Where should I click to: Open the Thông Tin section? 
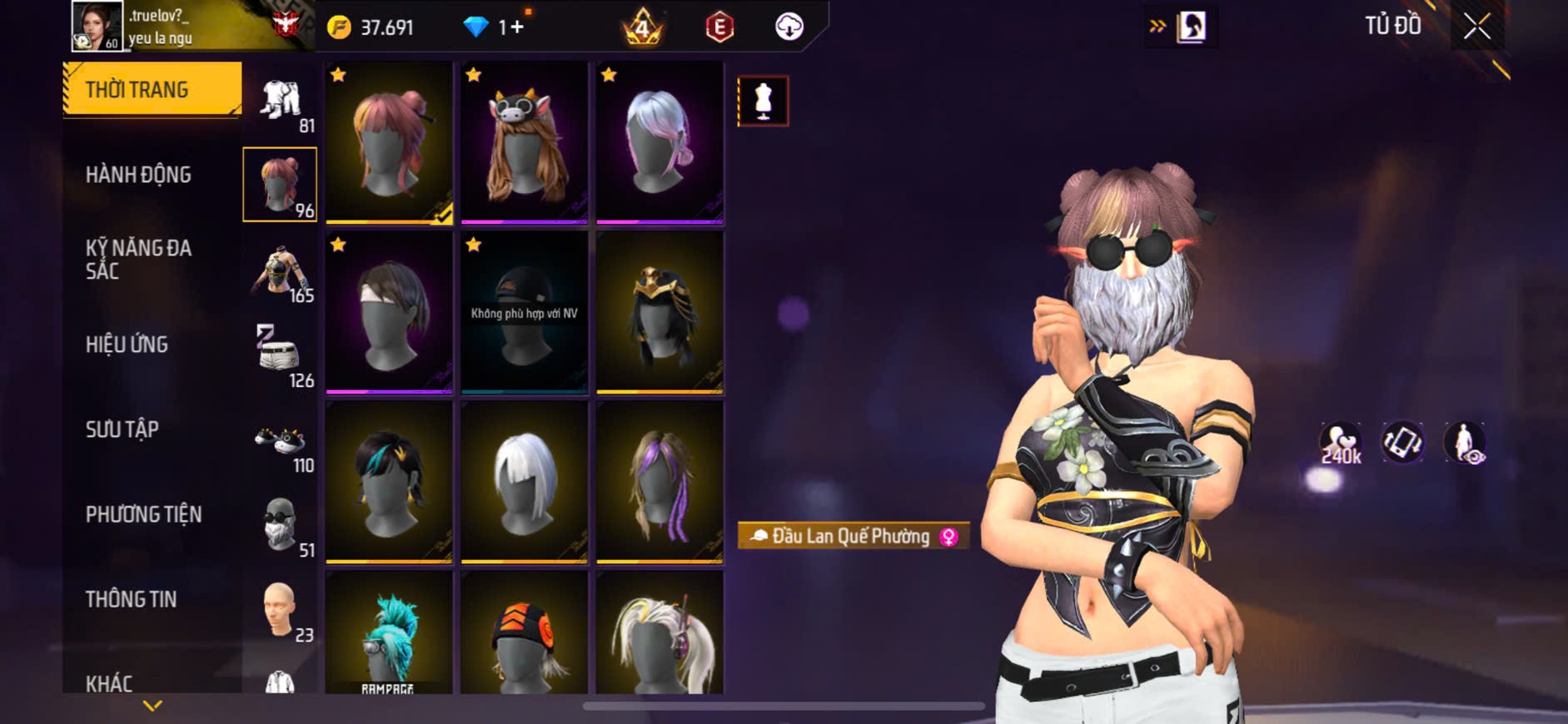(132, 599)
